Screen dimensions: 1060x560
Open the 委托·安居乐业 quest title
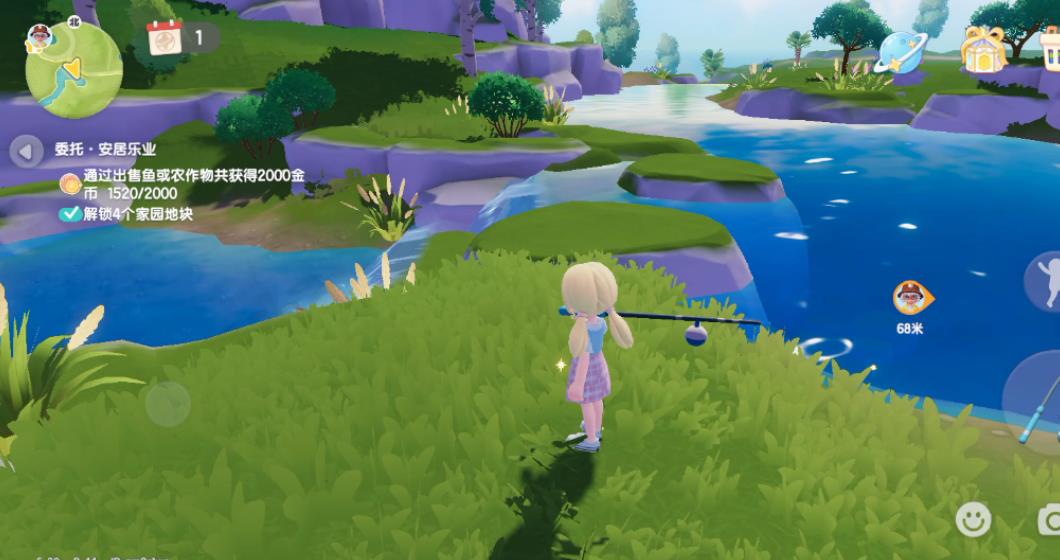pyautogui.click(x=105, y=150)
